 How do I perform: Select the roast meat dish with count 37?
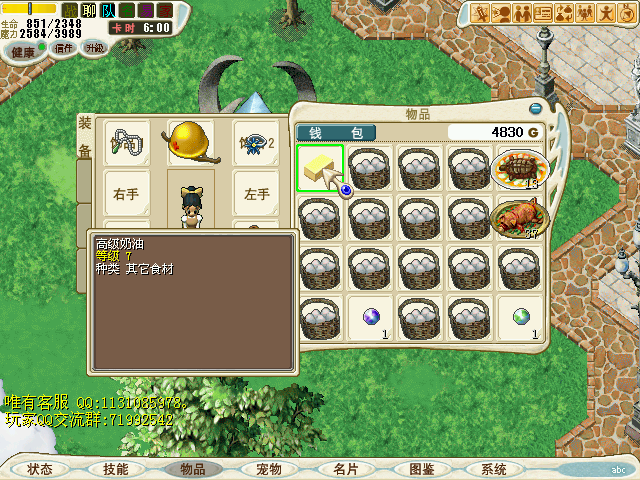click(x=519, y=217)
